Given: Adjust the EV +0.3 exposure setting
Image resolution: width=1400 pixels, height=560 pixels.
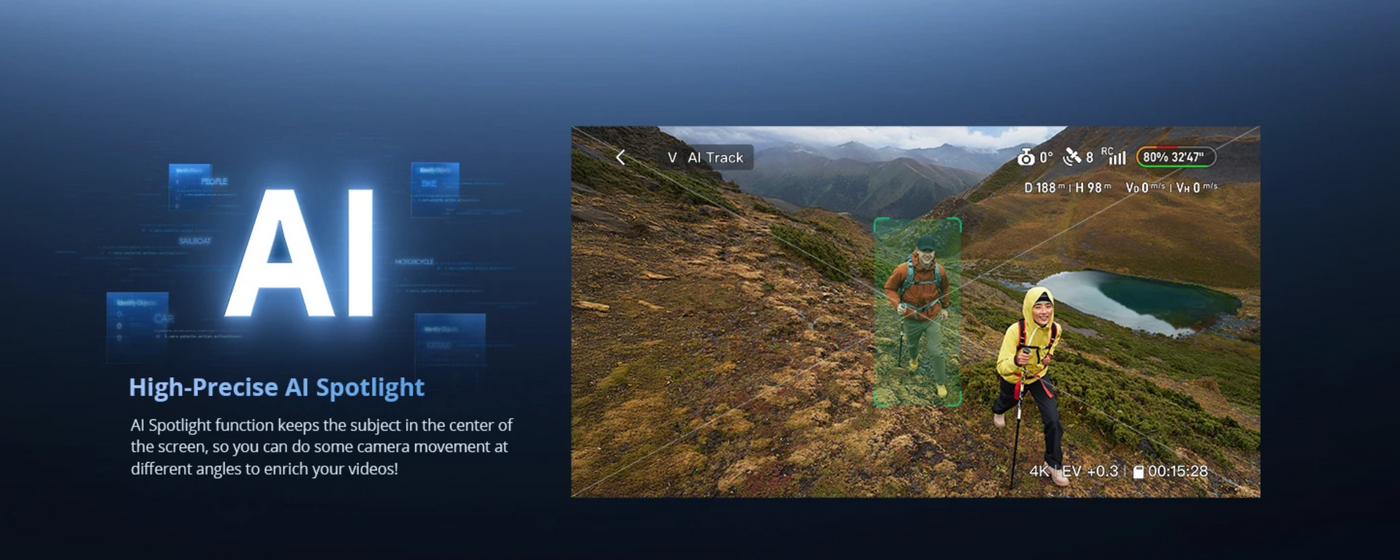Looking at the screenshot, I should 1090,471.
